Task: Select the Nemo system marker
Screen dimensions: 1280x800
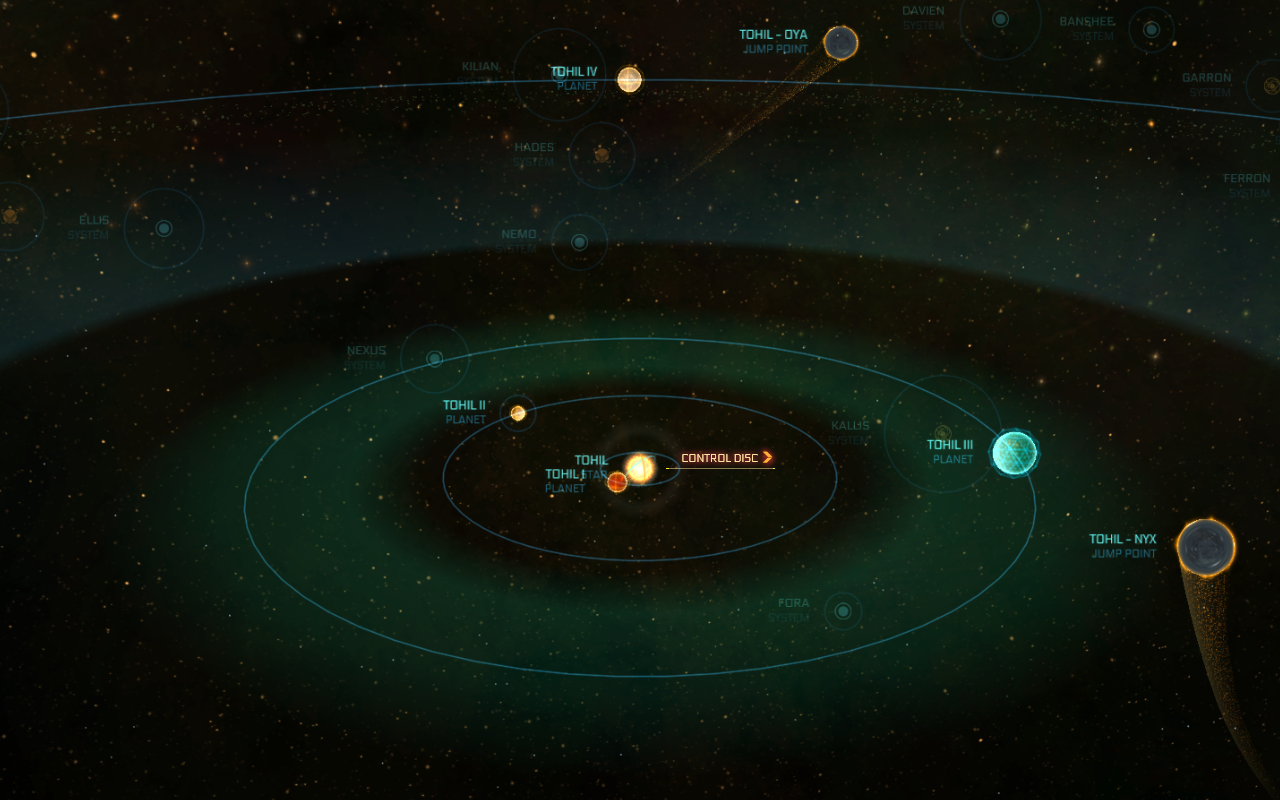Action: click(x=579, y=242)
